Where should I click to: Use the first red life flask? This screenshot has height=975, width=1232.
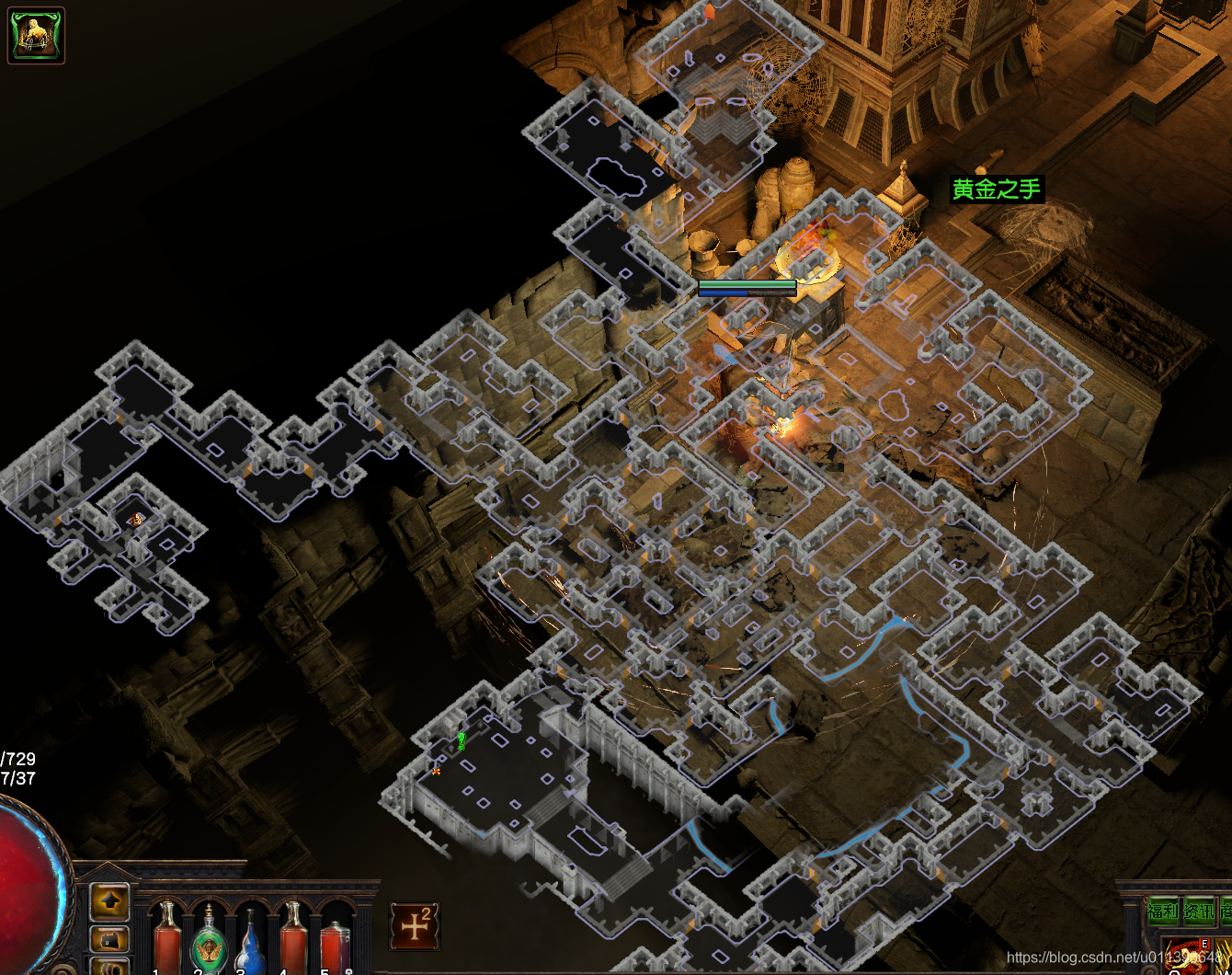point(167,938)
